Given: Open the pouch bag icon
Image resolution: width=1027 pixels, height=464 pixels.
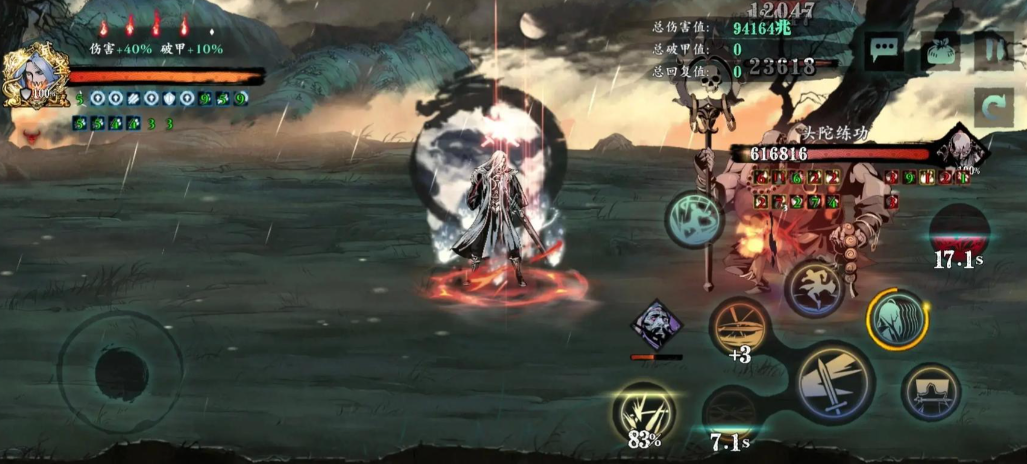Looking at the screenshot, I should 941,51.
